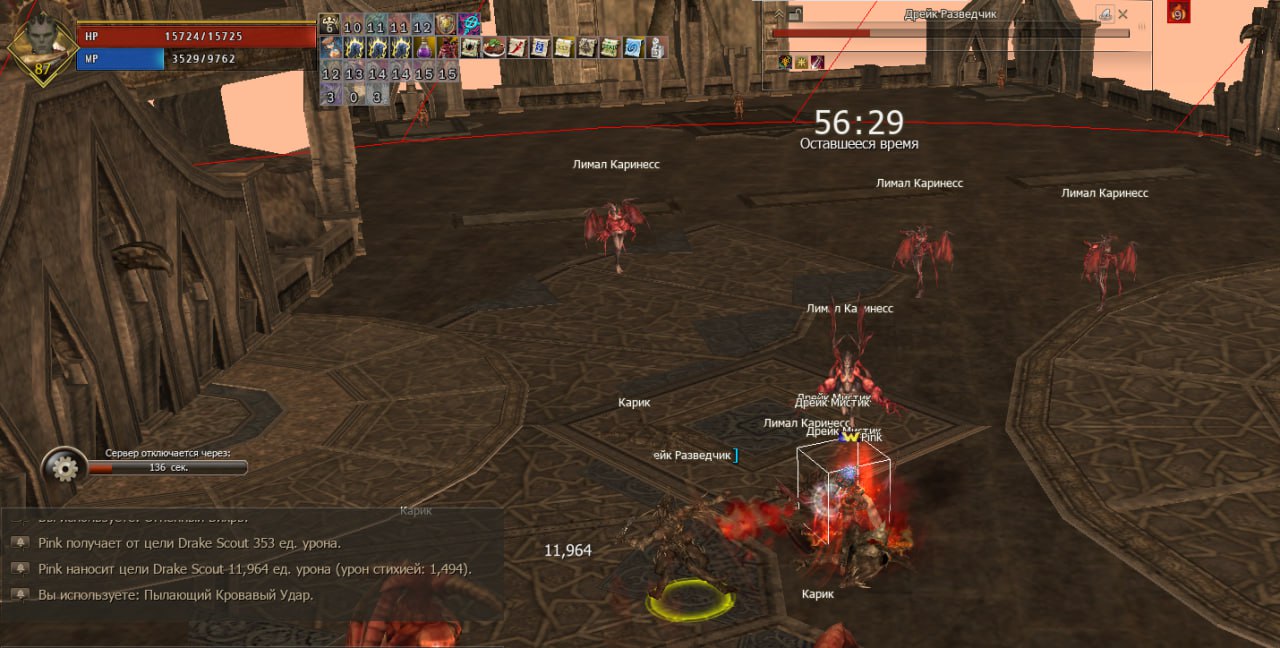
Task: Click the blue swirl scroll buff icon
Action: click(x=632, y=47)
